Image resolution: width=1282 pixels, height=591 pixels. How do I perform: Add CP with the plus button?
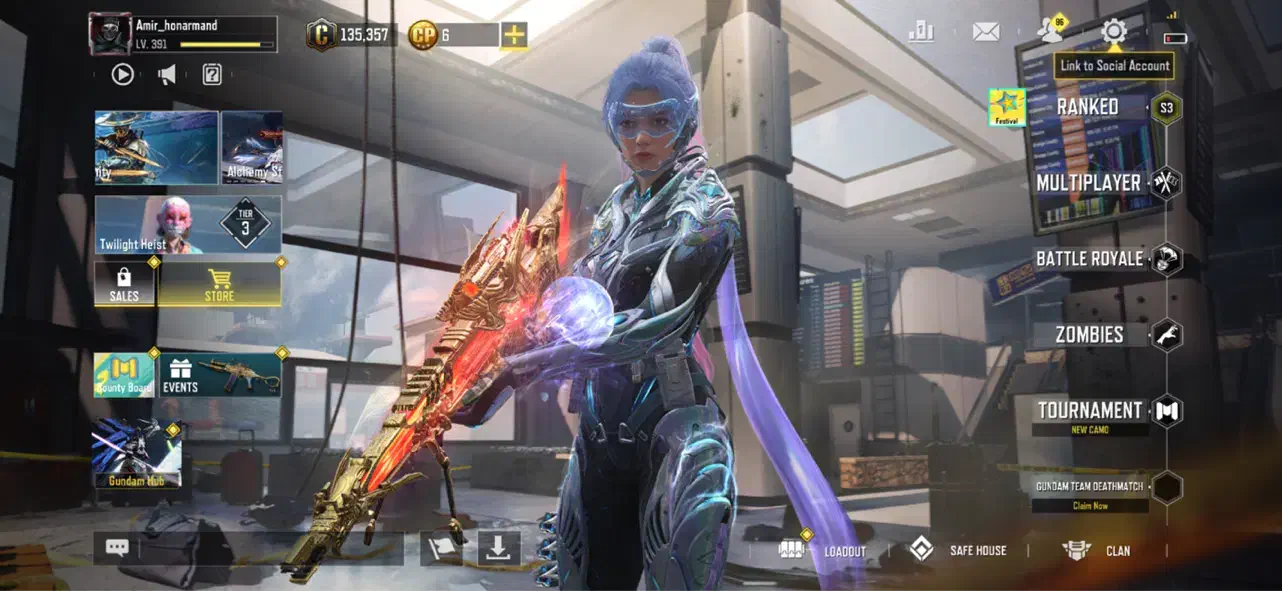(x=513, y=35)
